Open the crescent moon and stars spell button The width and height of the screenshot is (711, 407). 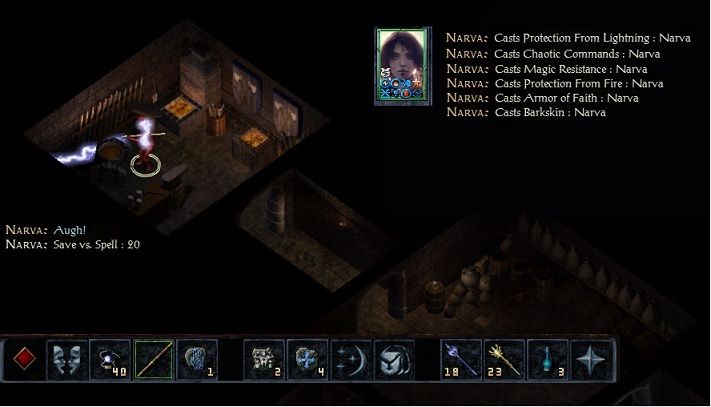click(351, 360)
